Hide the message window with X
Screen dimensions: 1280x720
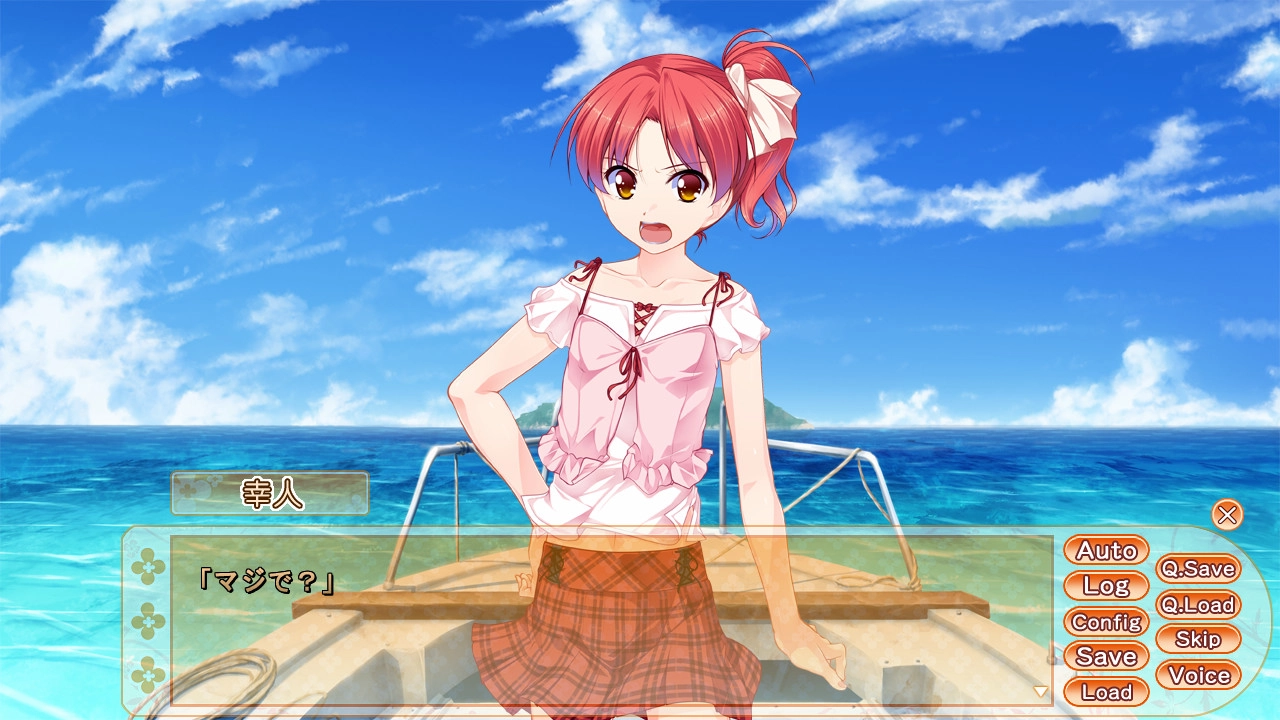point(1227,514)
